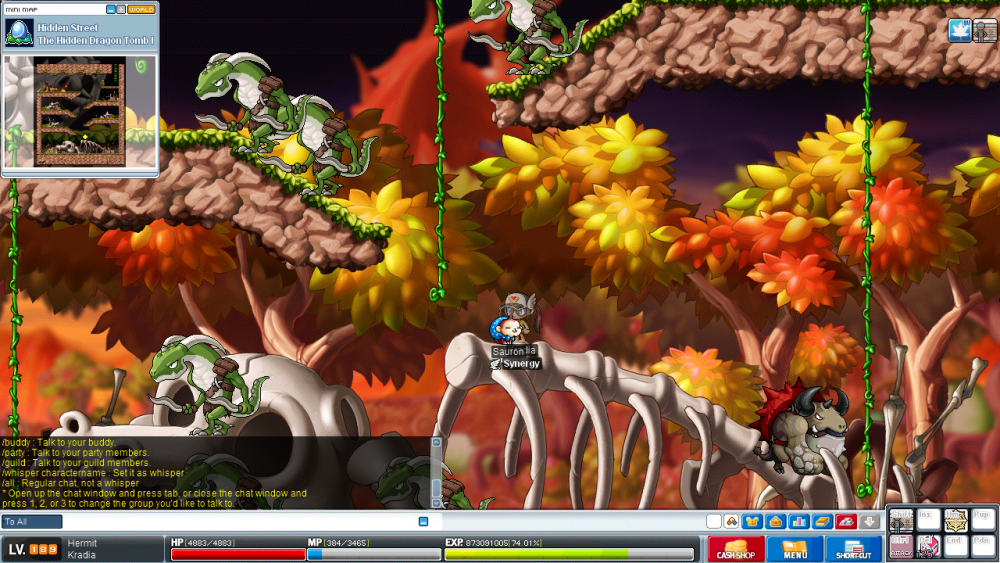The width and height of the screenshot is (1000, 563).
Task: Open the stats bar chart icon
Action: tap(798, 521)
